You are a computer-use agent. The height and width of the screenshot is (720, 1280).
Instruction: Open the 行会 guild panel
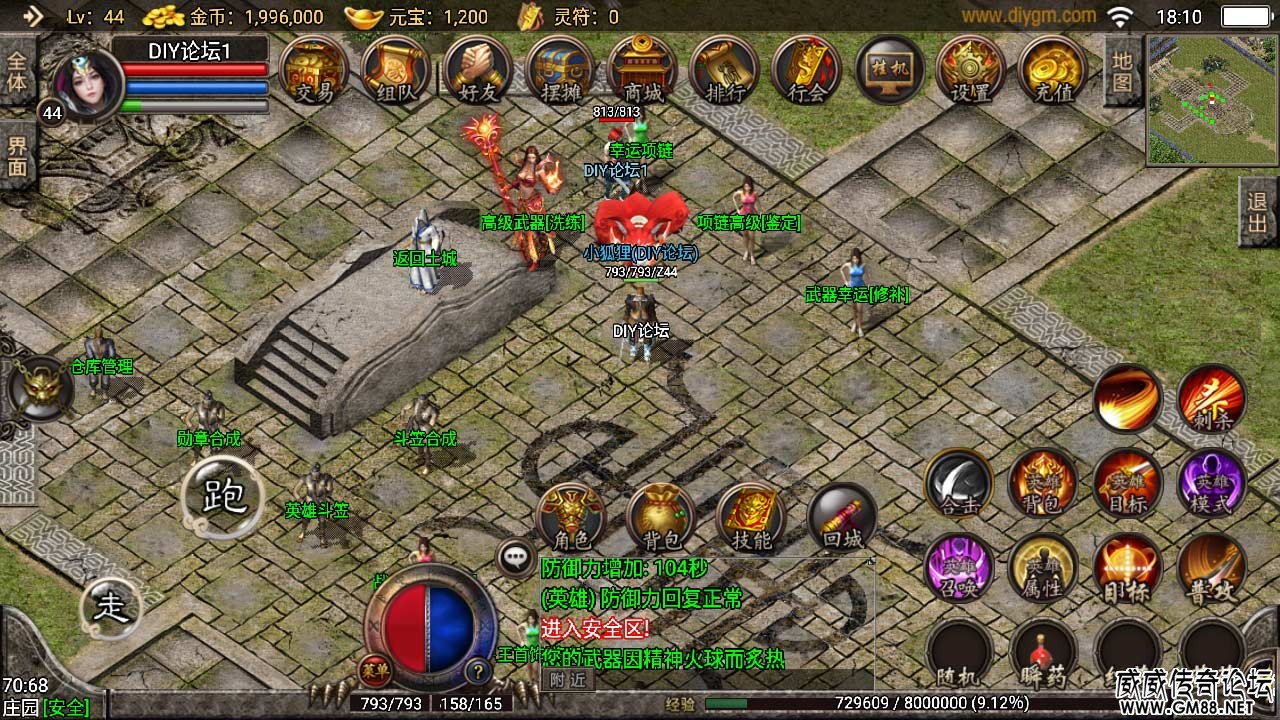point(807,70)
